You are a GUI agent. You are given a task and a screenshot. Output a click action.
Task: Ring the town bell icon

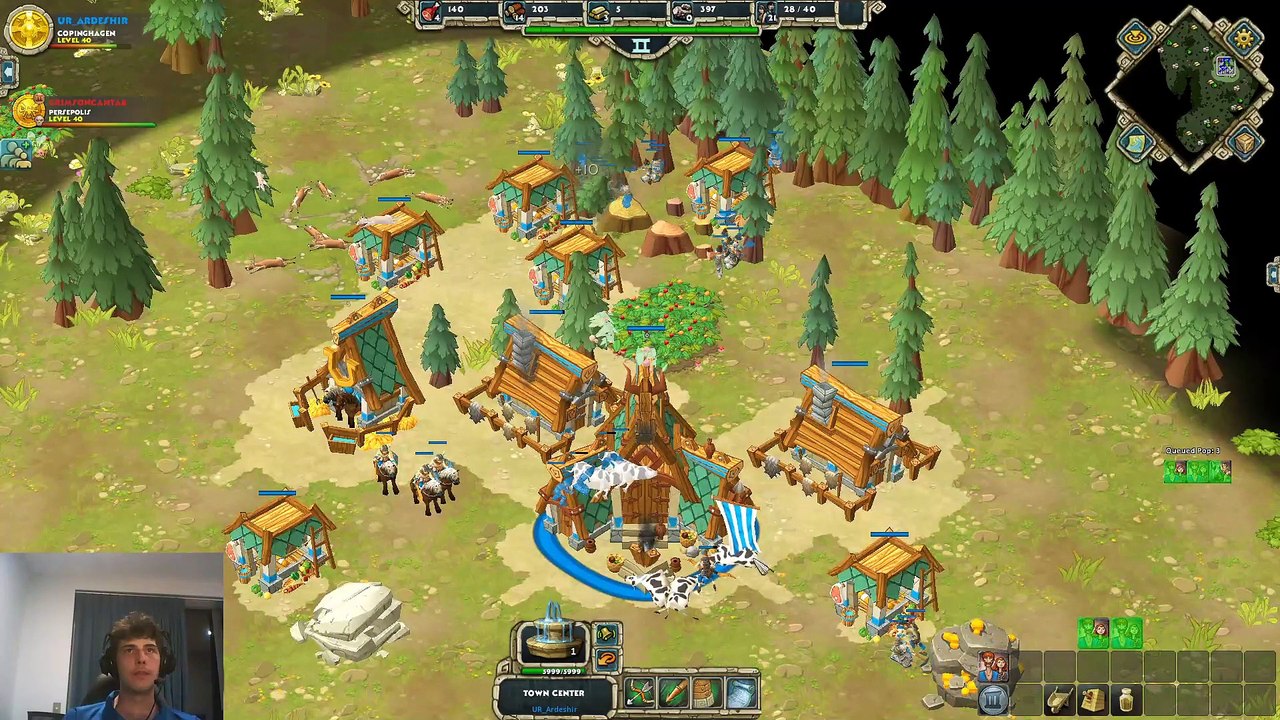click(x=606, y=633)
